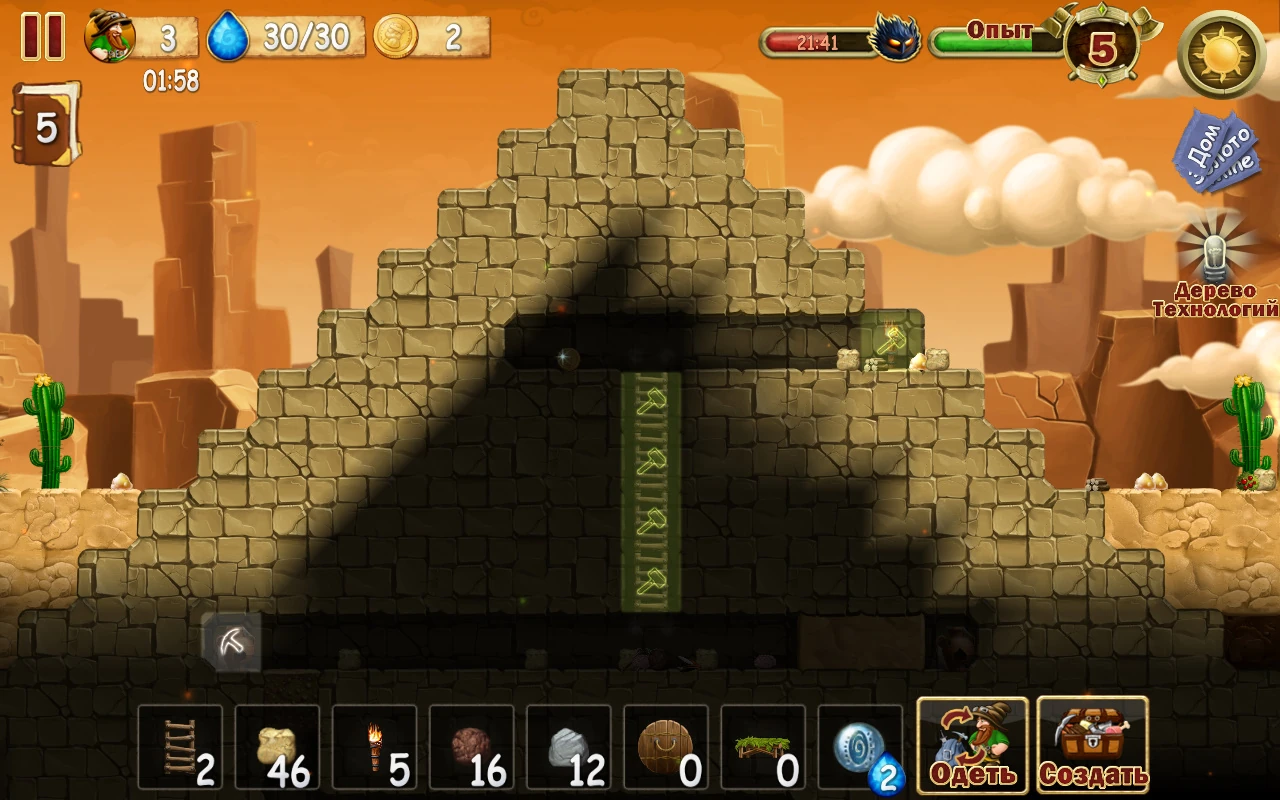Select the wooden shield slot

click(665, 748)
